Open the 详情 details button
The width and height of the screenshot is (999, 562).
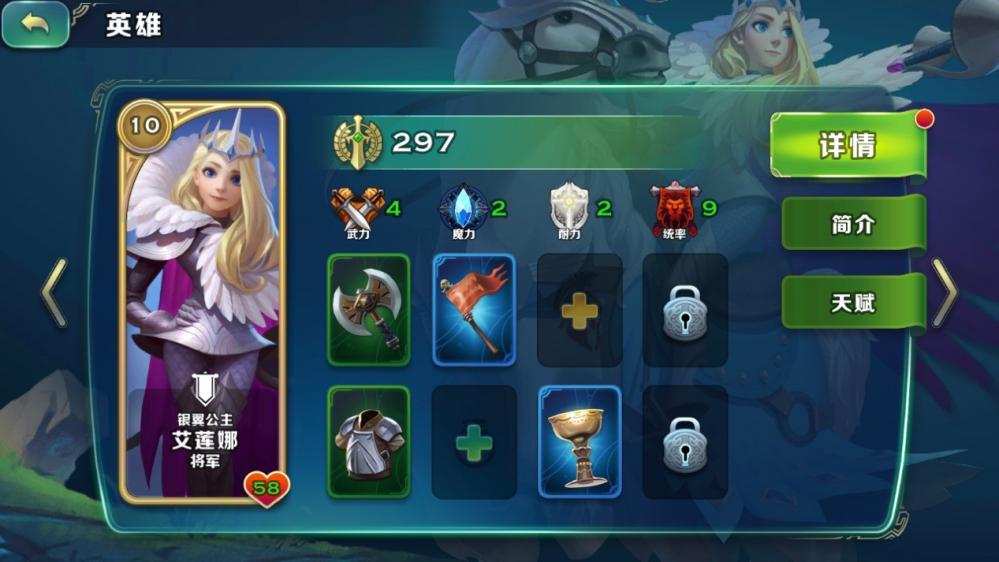848,146
